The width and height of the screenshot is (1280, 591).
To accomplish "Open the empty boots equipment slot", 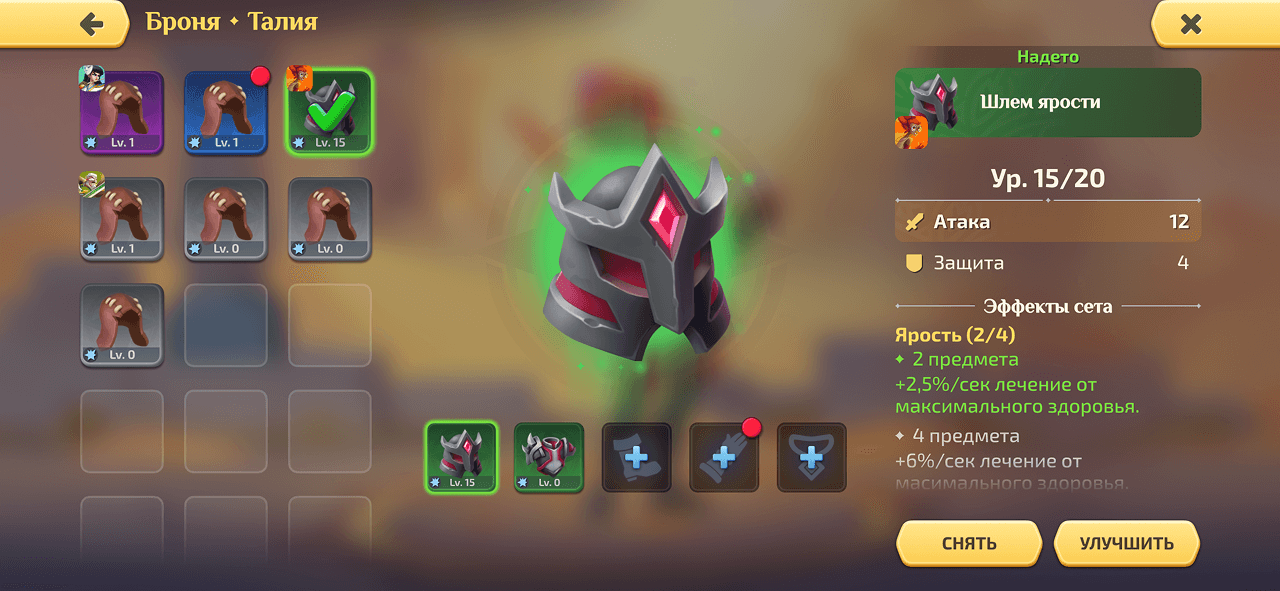I will tap(637, 457).
